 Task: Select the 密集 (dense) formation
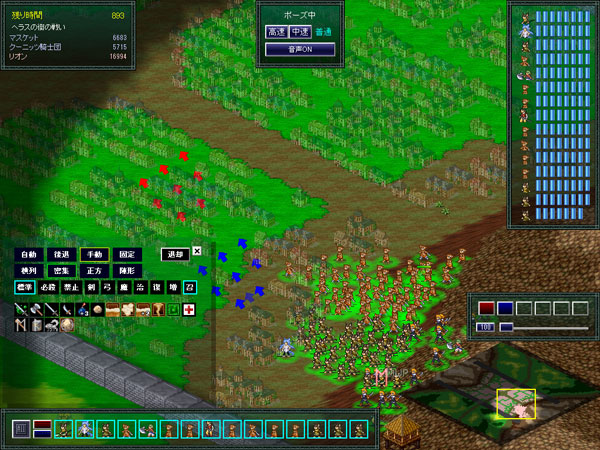point(61,271)
